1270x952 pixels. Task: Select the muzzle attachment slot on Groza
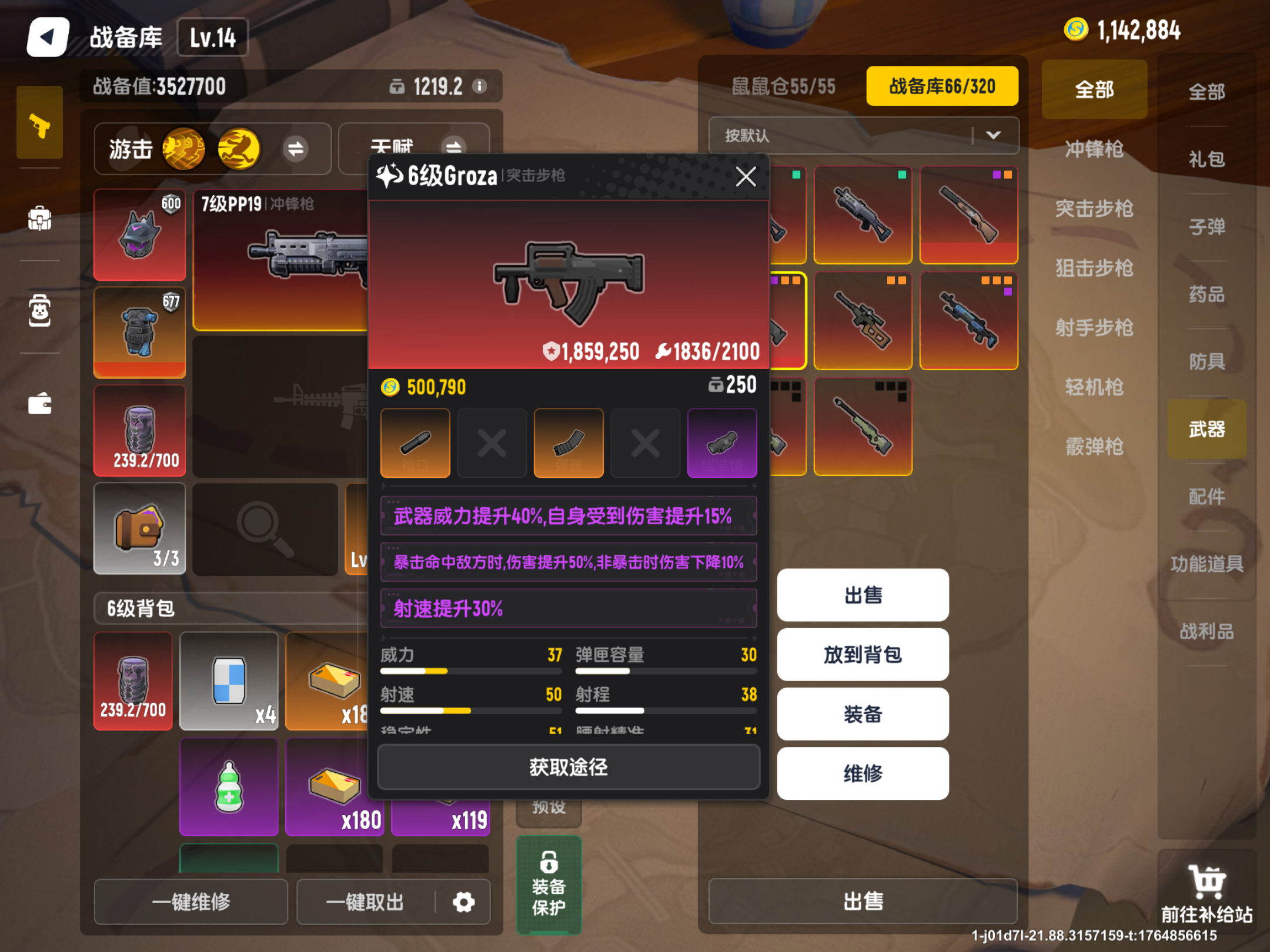pos(415,443)
